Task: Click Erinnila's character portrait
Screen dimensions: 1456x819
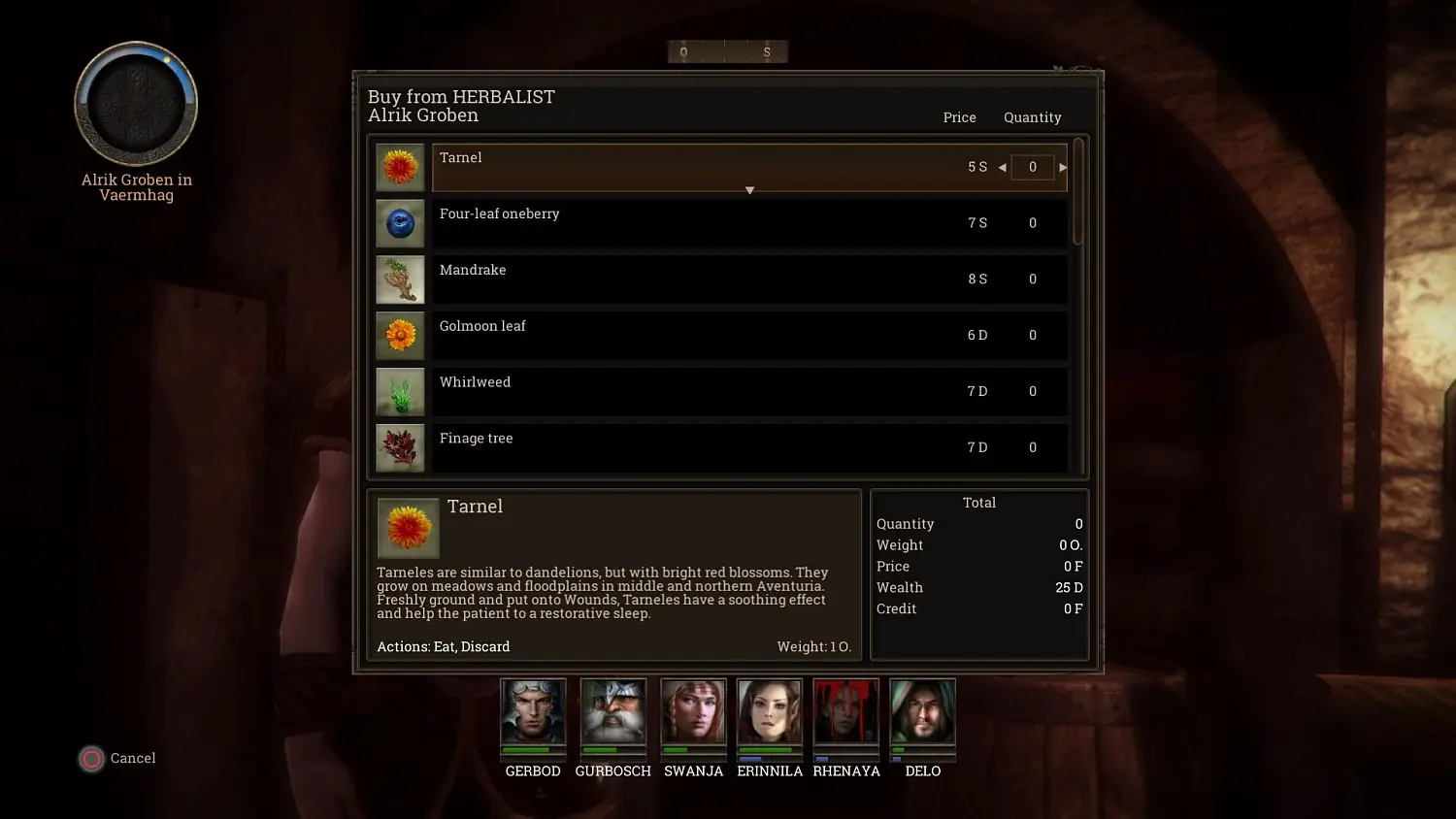Action: (769, 715)
